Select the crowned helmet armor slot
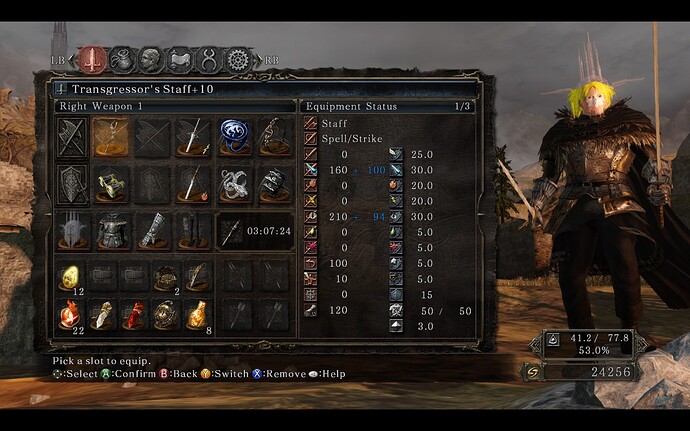This screenshot has width=690, height=431. [x=72, y=230]
